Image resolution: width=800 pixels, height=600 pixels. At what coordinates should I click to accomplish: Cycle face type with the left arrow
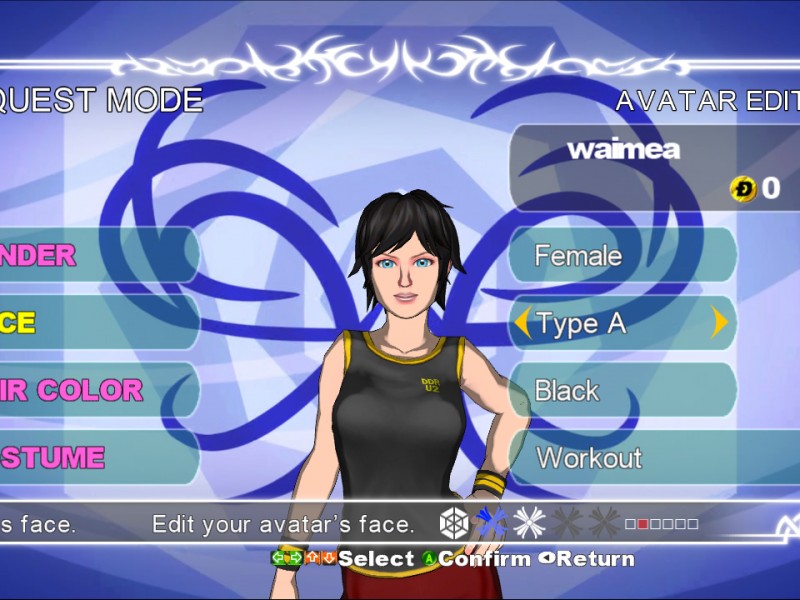click(x=522, y=323)
